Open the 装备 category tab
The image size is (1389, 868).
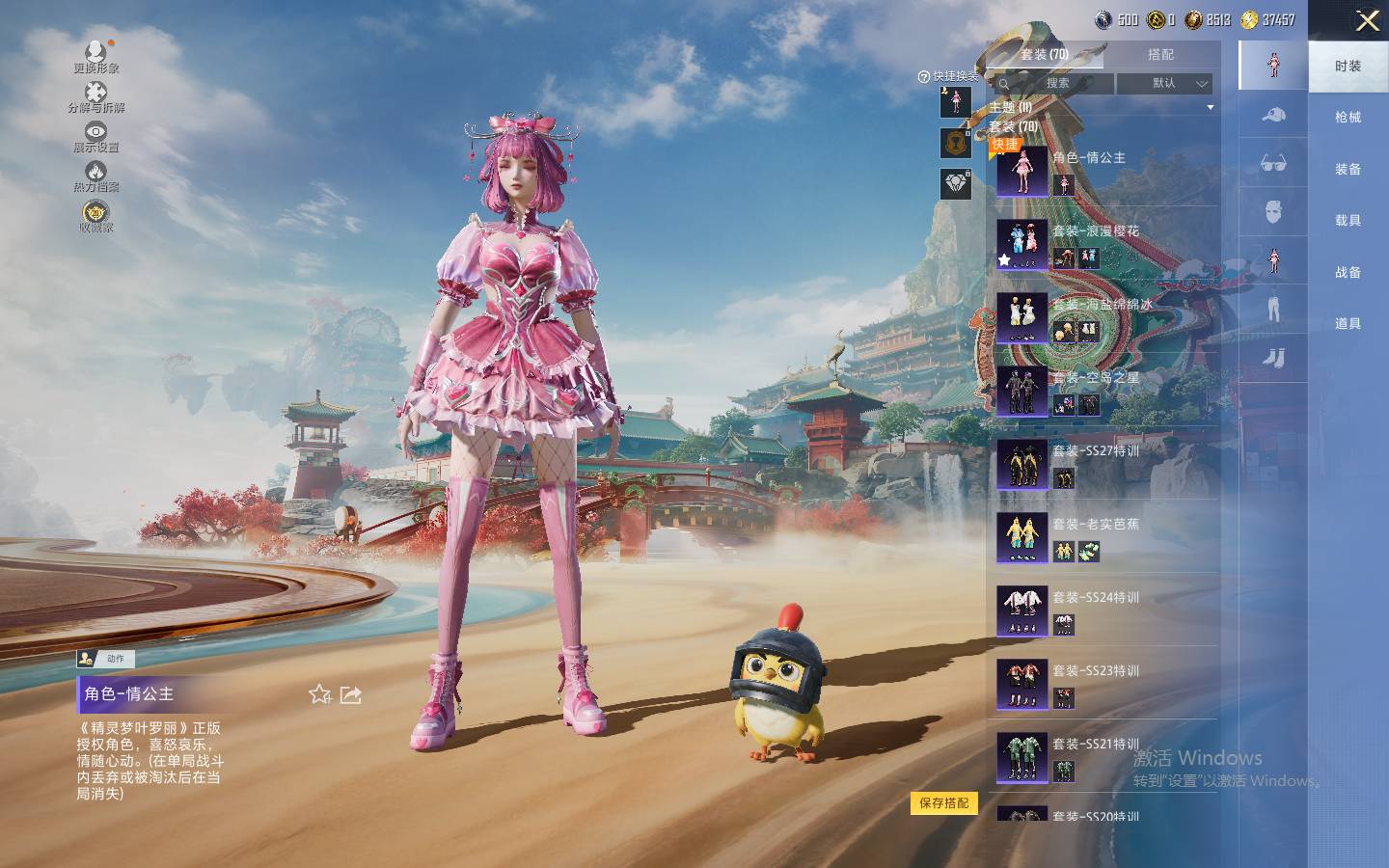pyautogui.click(x=1348, y=170)
